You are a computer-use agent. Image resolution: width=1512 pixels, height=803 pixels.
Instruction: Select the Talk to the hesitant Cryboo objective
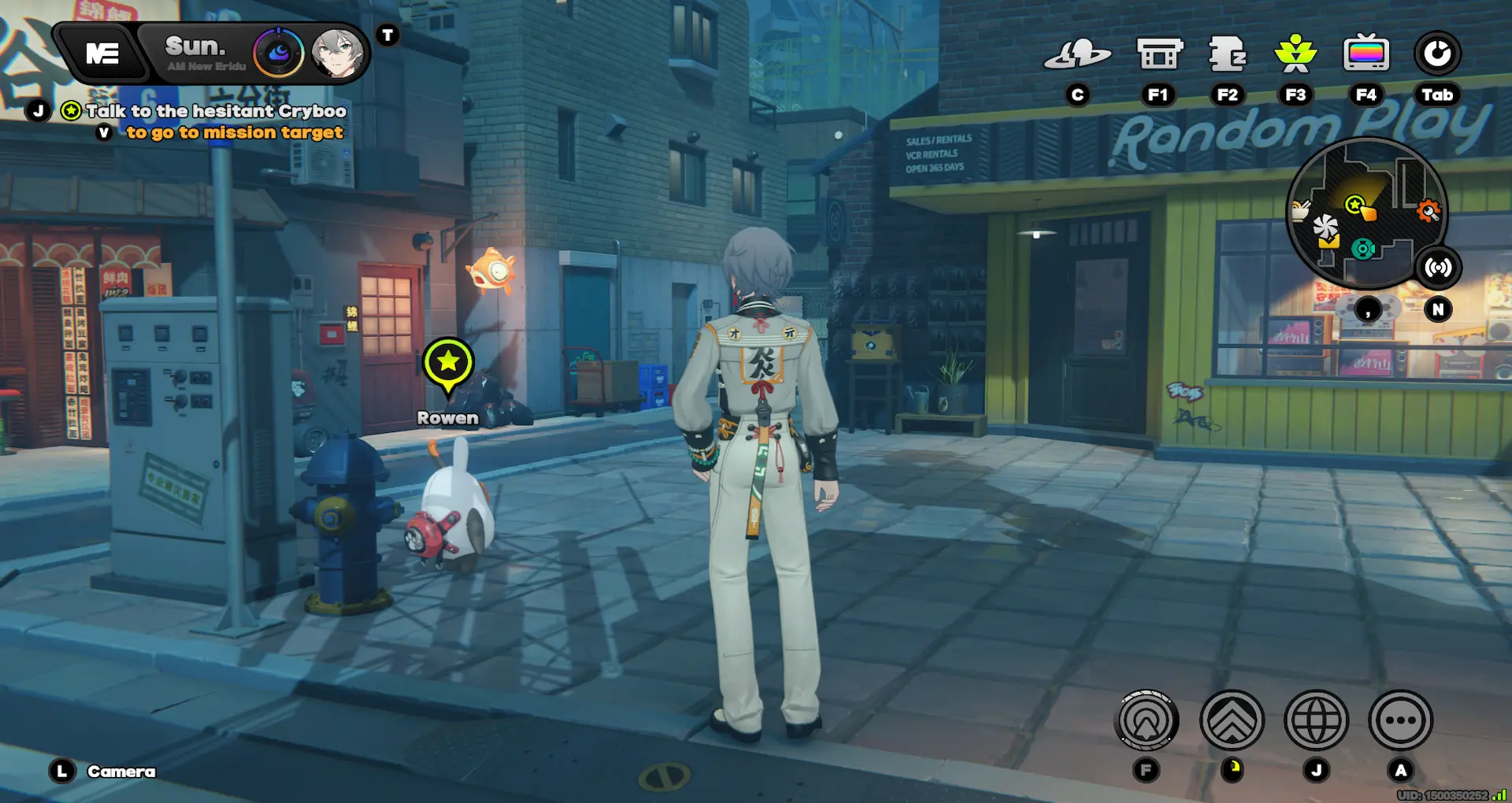click(x=215, y=111)
